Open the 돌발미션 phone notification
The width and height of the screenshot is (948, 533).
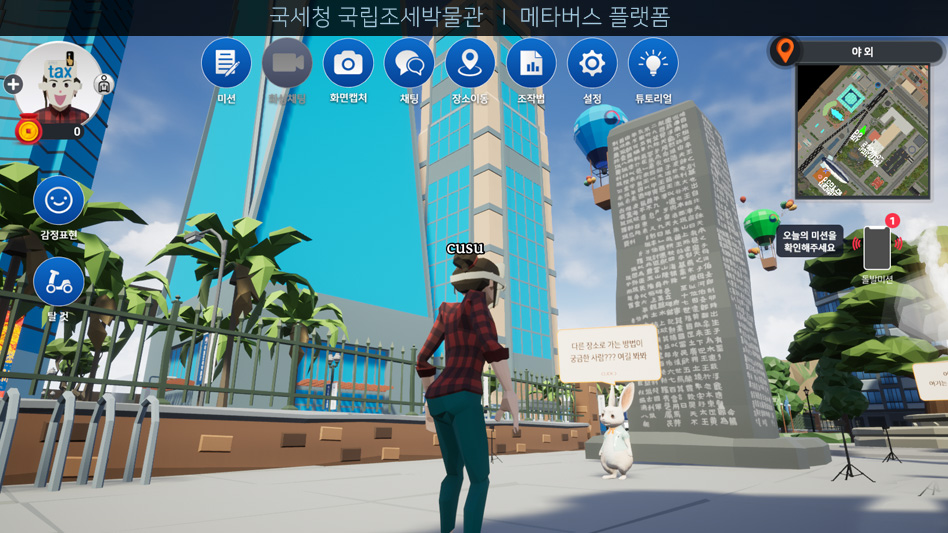coord(877,247)
